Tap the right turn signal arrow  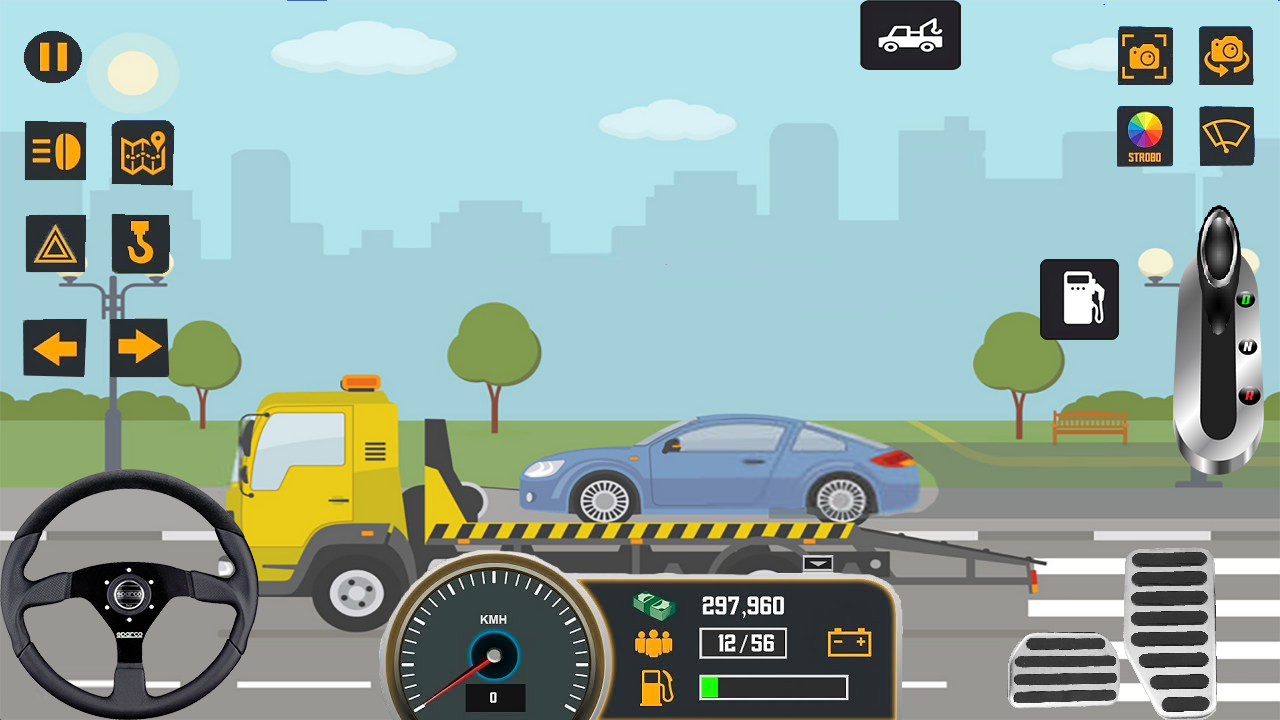(x=139, y=346)
